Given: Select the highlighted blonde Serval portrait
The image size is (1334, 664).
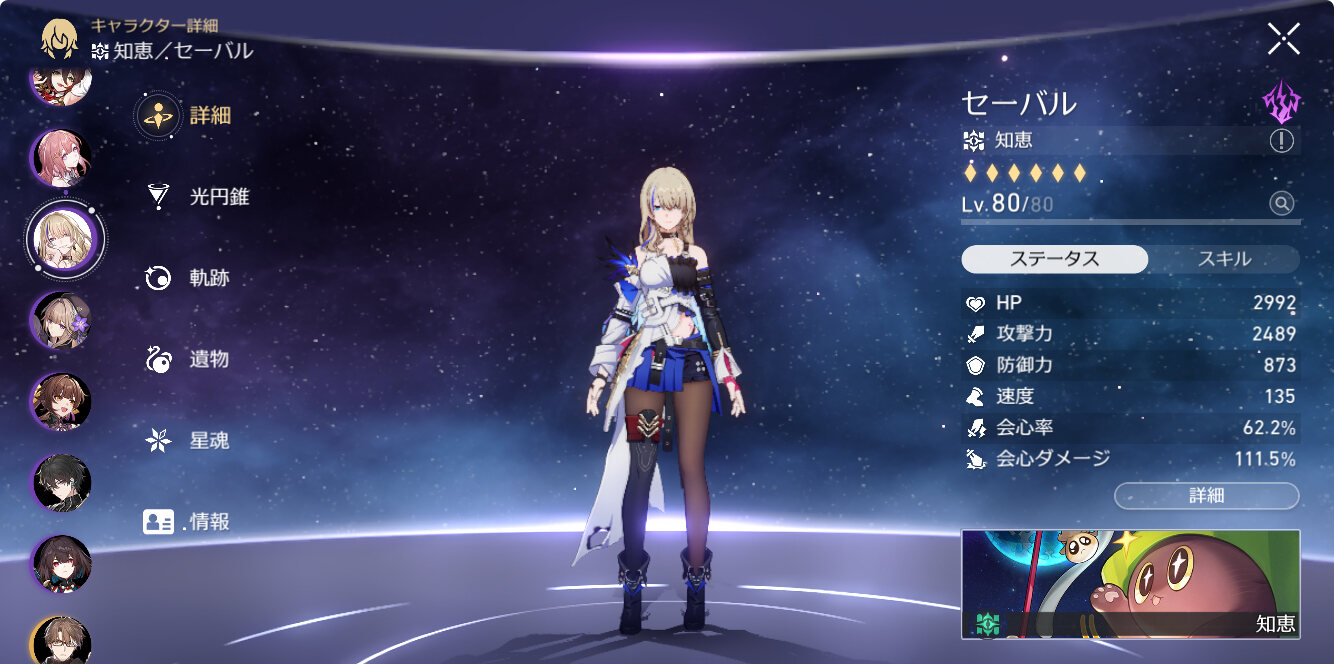Looking at the screenshot, I should point(64,238).
